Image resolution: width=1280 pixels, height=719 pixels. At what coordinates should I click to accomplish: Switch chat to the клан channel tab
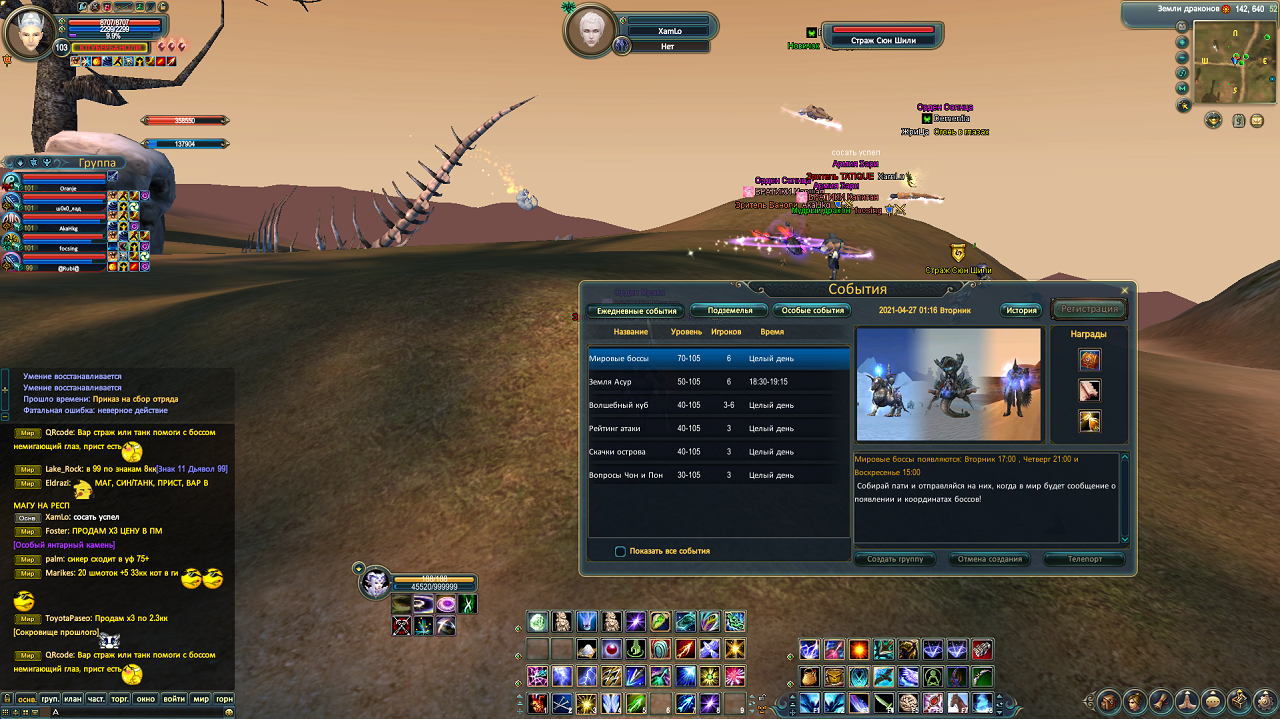(73, 698)
